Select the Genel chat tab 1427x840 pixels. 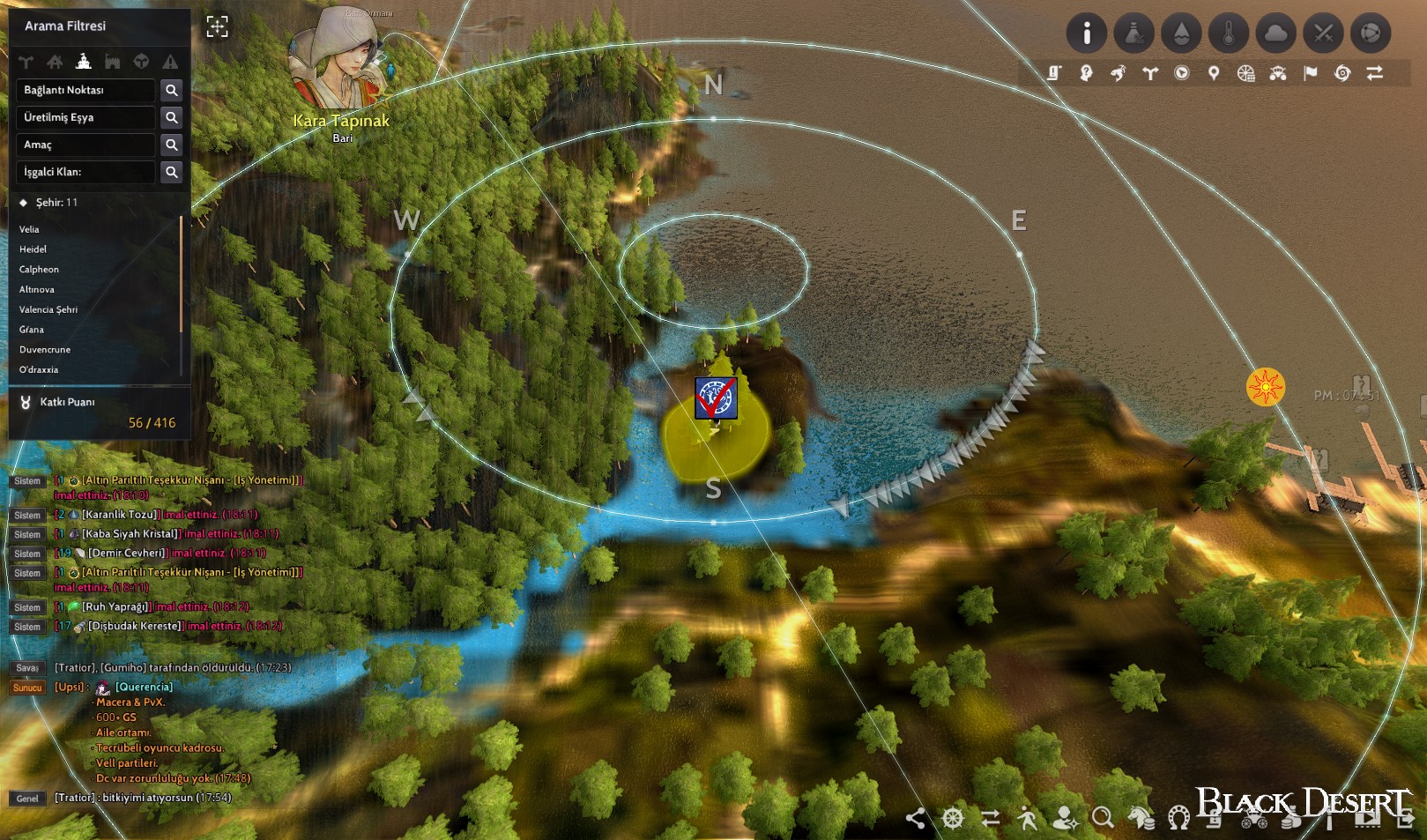26,799
